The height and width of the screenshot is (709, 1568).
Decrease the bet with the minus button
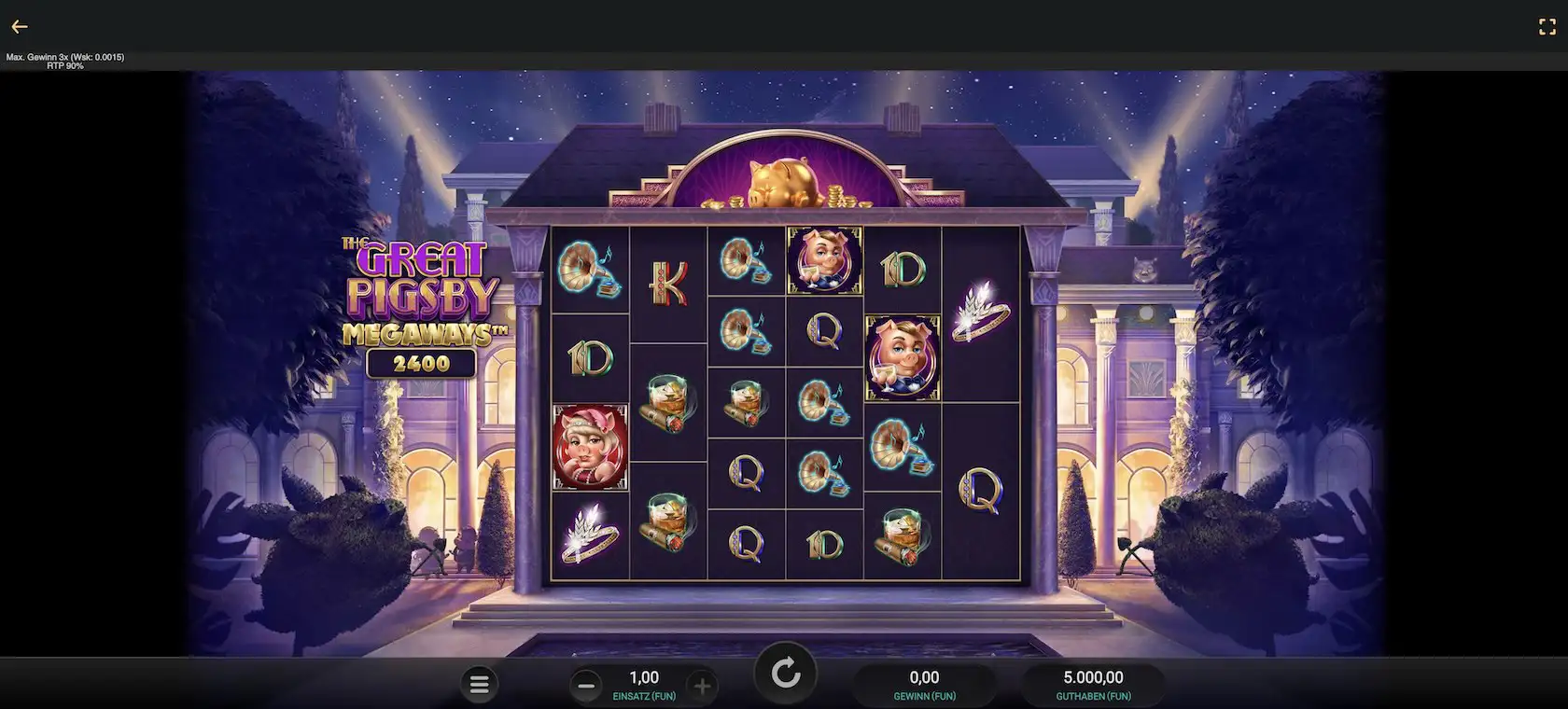tap(586, 687)
